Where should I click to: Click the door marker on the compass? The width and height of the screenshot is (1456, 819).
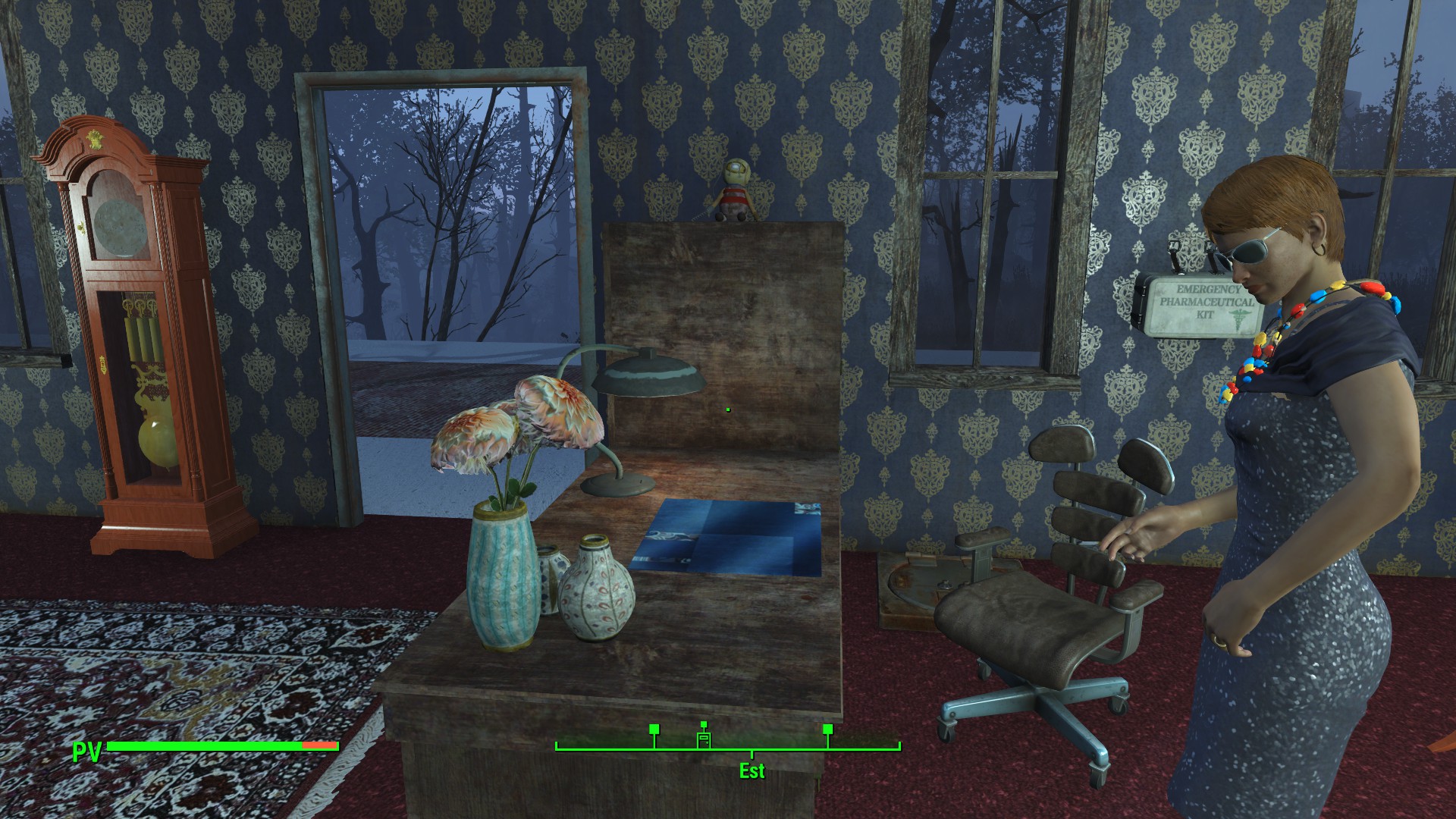pyautogui.click(x=704, y=739)
